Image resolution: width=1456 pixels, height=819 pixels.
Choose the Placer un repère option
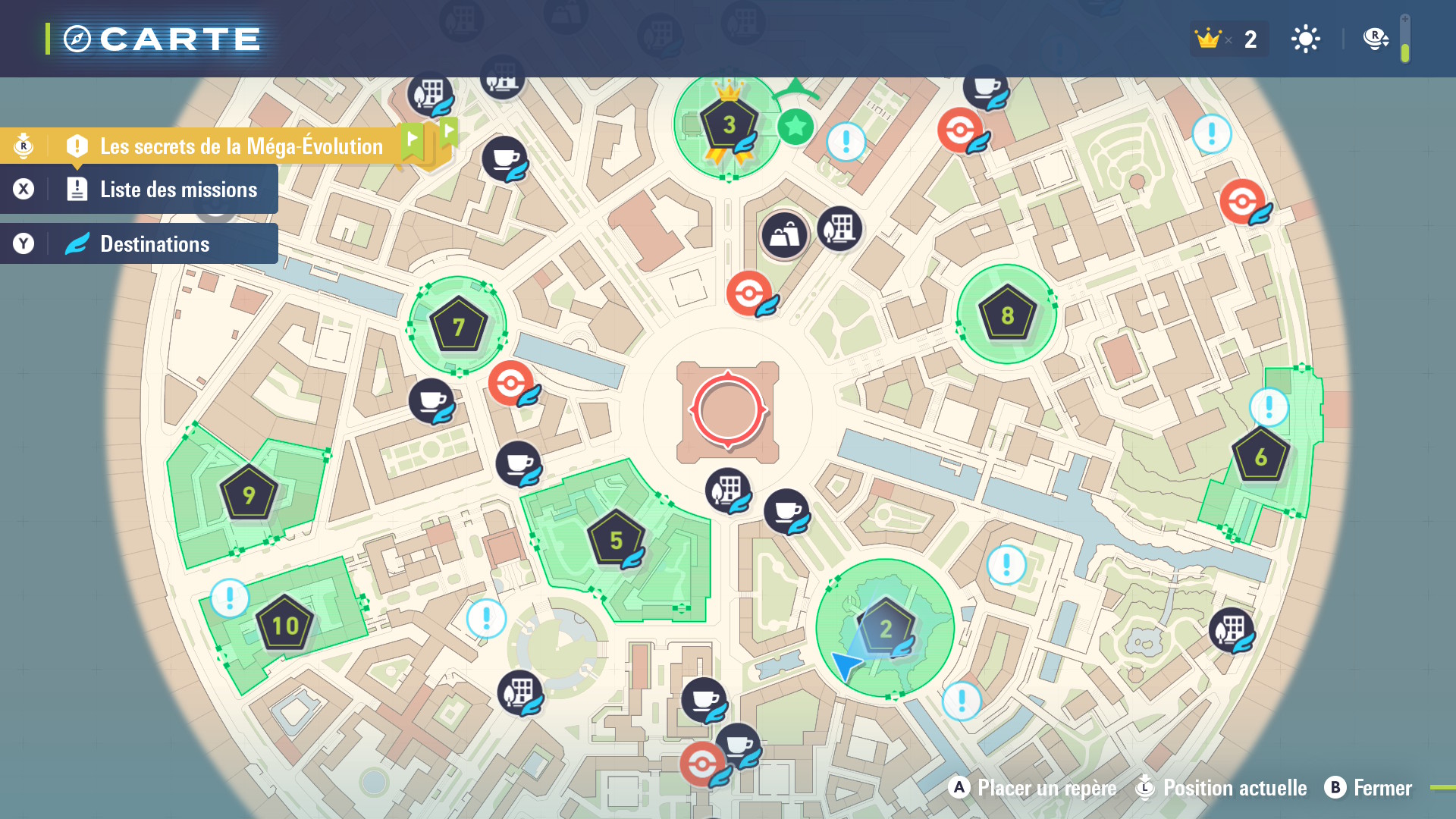pos(1033,788)
